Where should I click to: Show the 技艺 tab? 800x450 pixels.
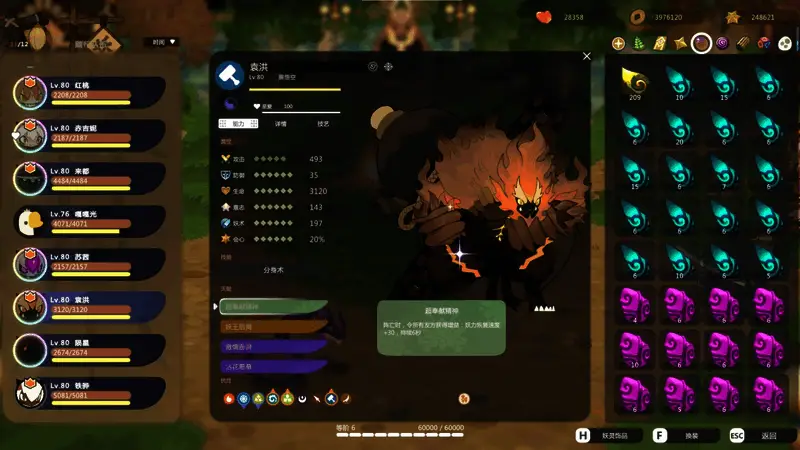322,124
